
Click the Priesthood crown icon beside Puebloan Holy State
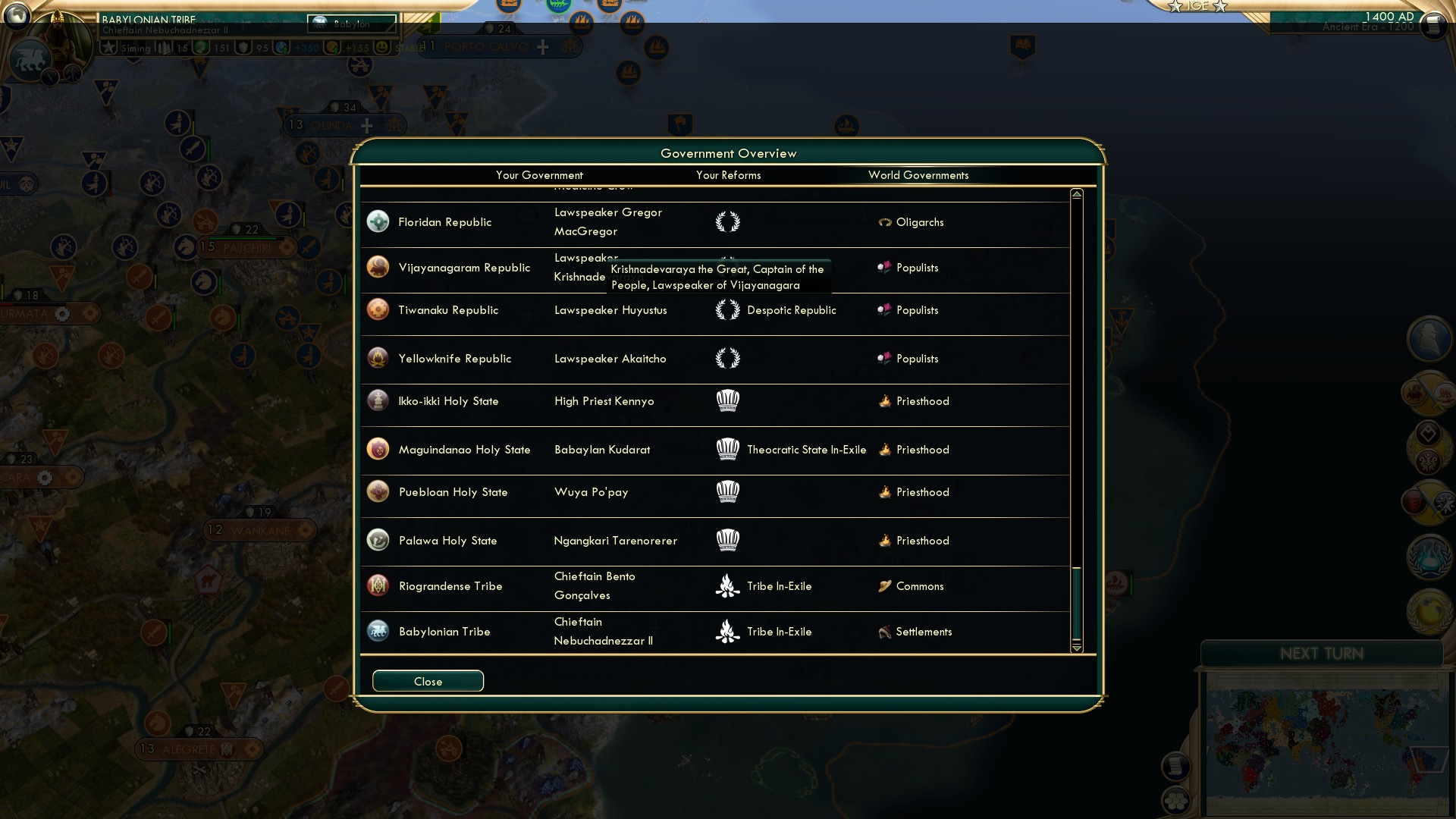[x=728, y=492]
